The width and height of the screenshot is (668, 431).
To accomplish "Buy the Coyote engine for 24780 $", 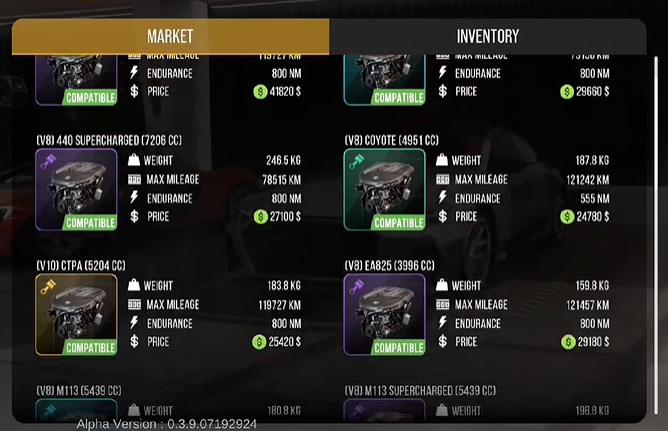I will (x=584, y=216).
